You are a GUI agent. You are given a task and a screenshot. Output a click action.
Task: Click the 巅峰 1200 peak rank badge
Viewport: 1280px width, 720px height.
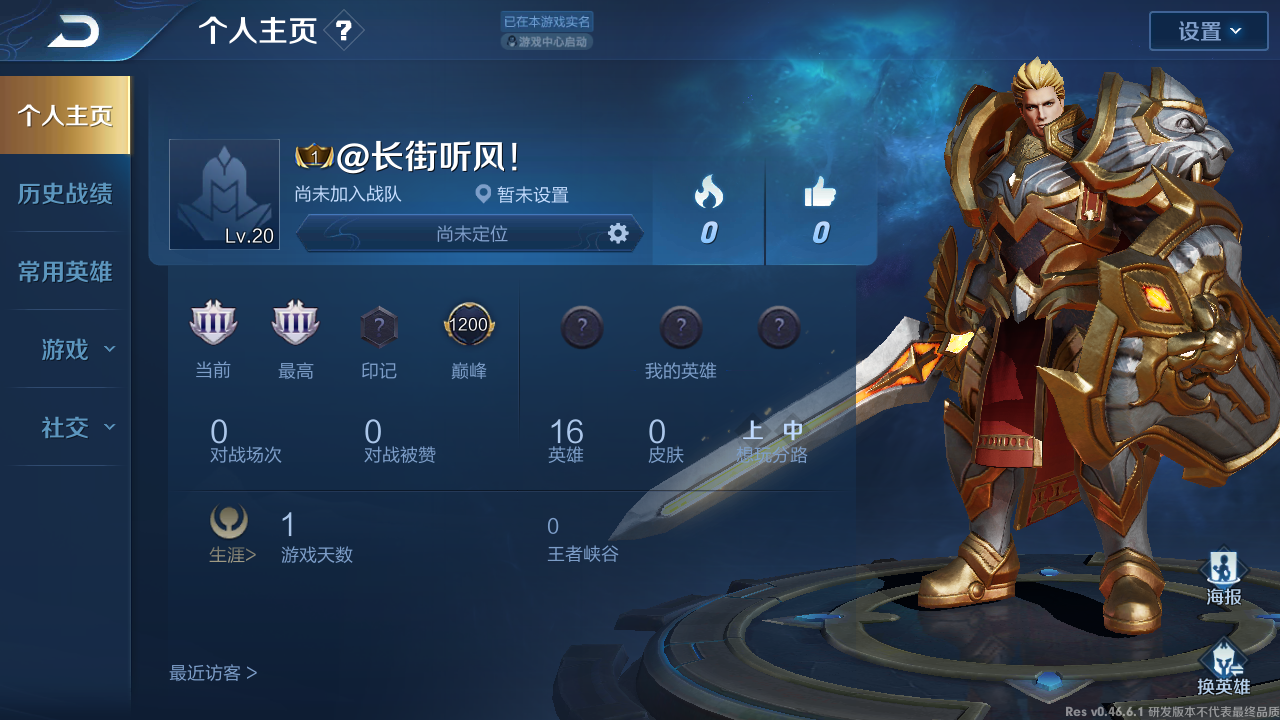pyautogui.click(x=468, y=324)
